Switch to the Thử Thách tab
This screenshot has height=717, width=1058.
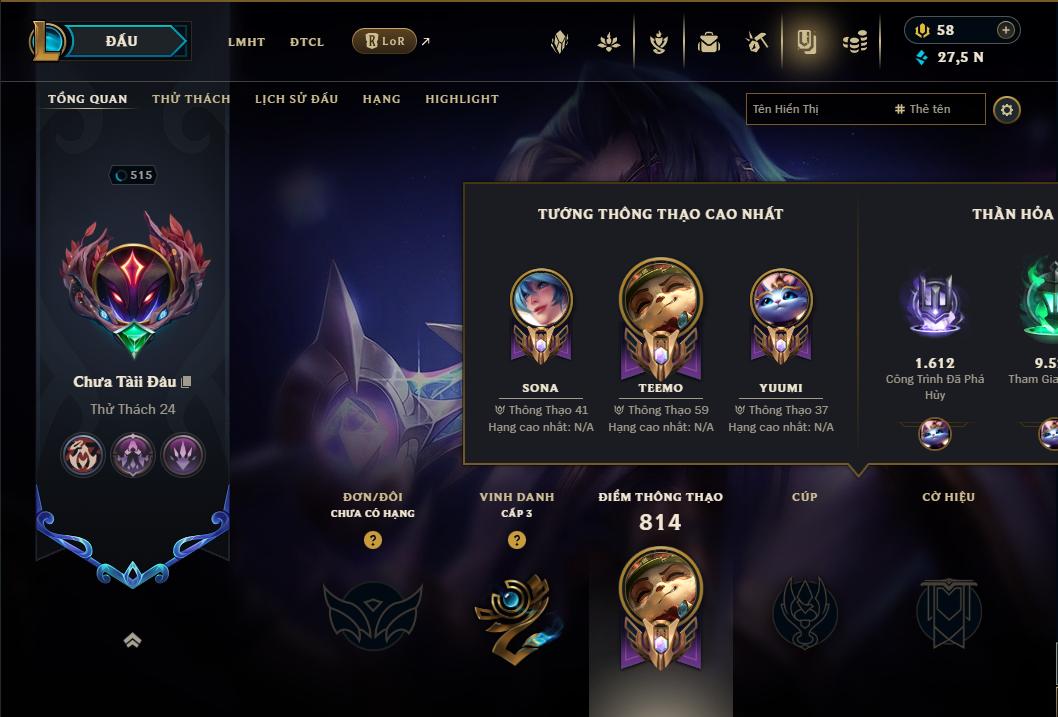coord(191,99)
